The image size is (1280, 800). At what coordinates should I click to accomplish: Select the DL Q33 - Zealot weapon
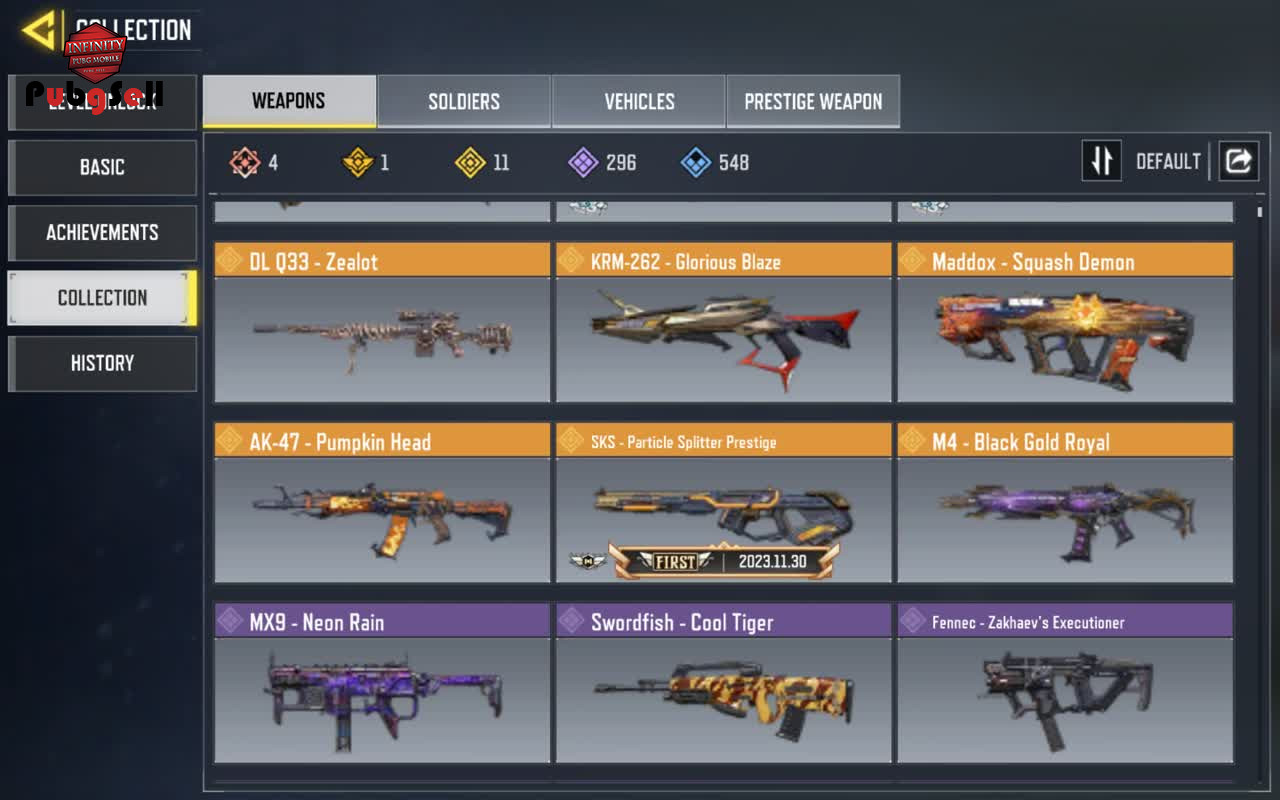click(x=382, y=322)
